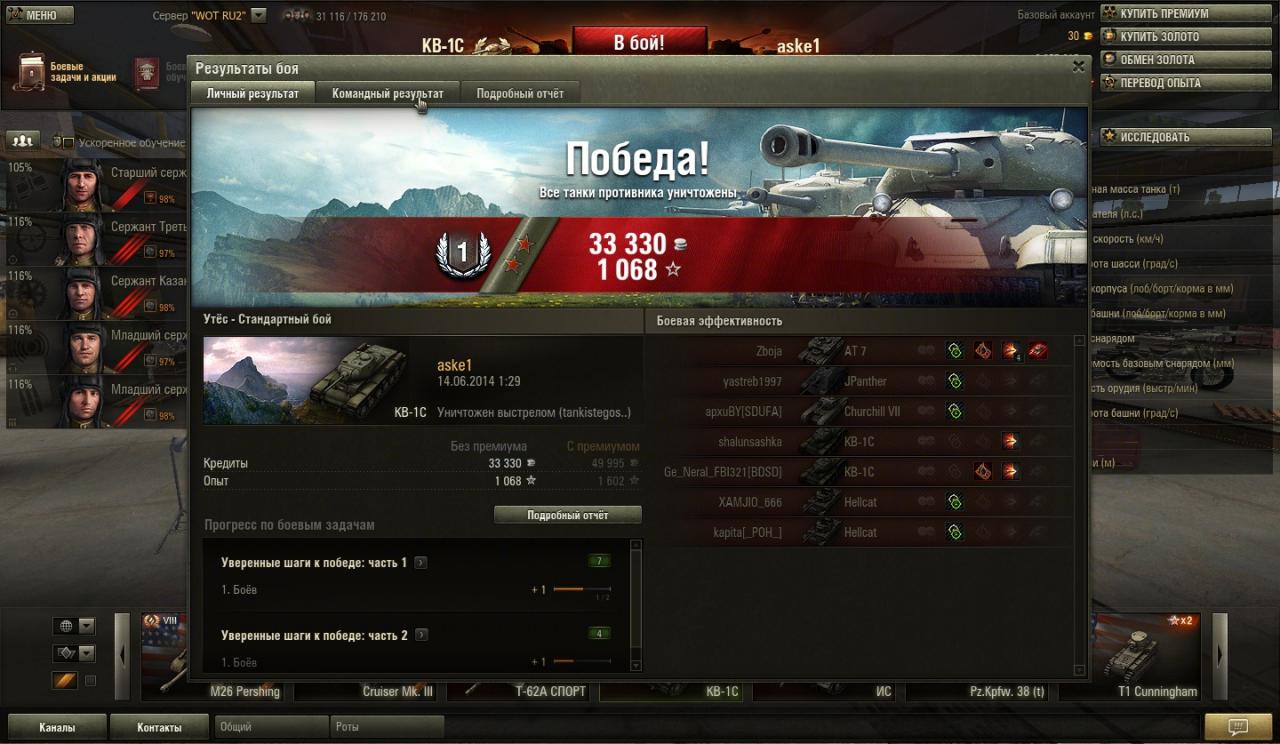Click the Подробный отчёт button
The width and height of the screenshot is (1280, 744).
[x=567, y=515]
